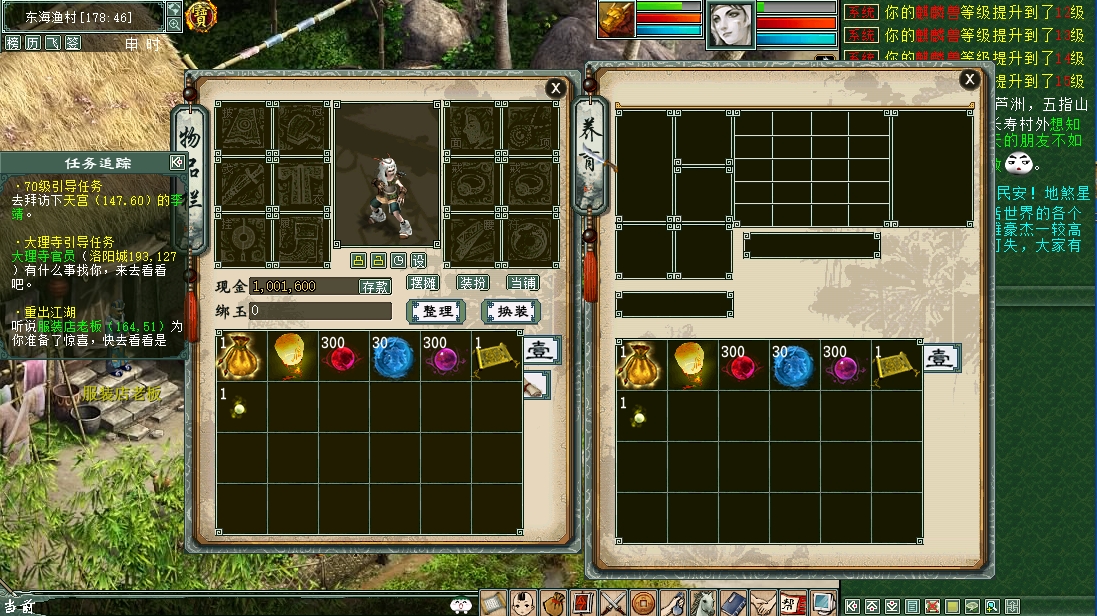The height and width of the screenshot is (616, 1097).
Task: Collapse the 任务追踪 quest tracker
Action: 177,162
